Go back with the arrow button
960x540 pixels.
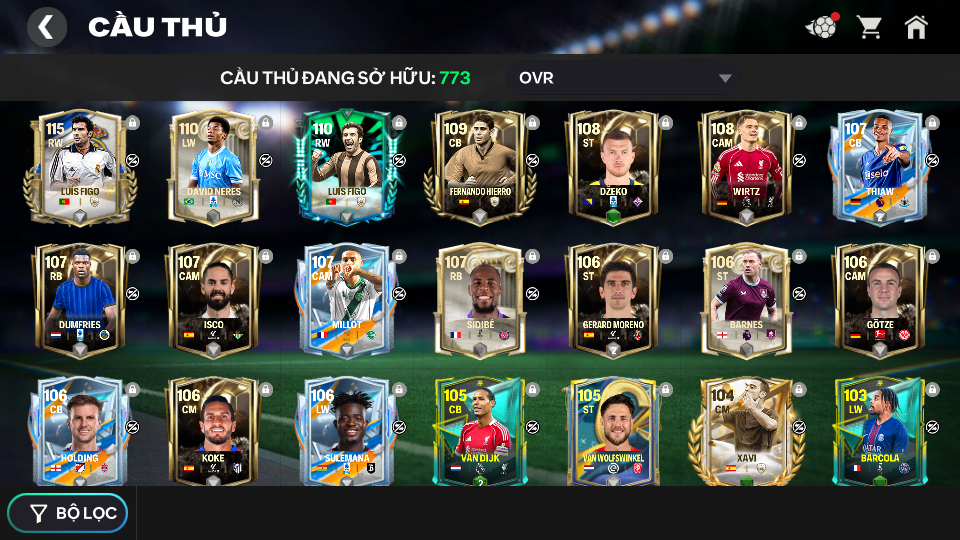(46, 27)
